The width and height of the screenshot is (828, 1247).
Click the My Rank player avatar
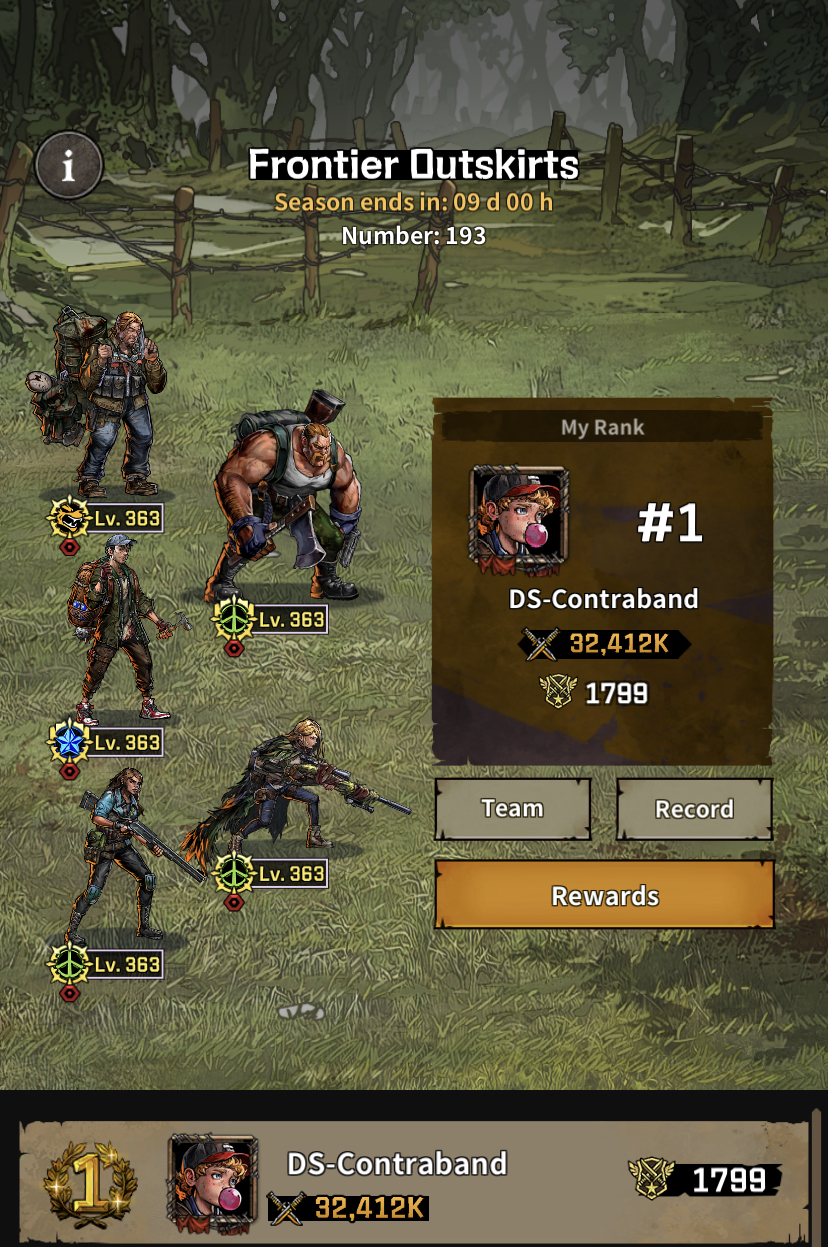[x=519, y=521]
